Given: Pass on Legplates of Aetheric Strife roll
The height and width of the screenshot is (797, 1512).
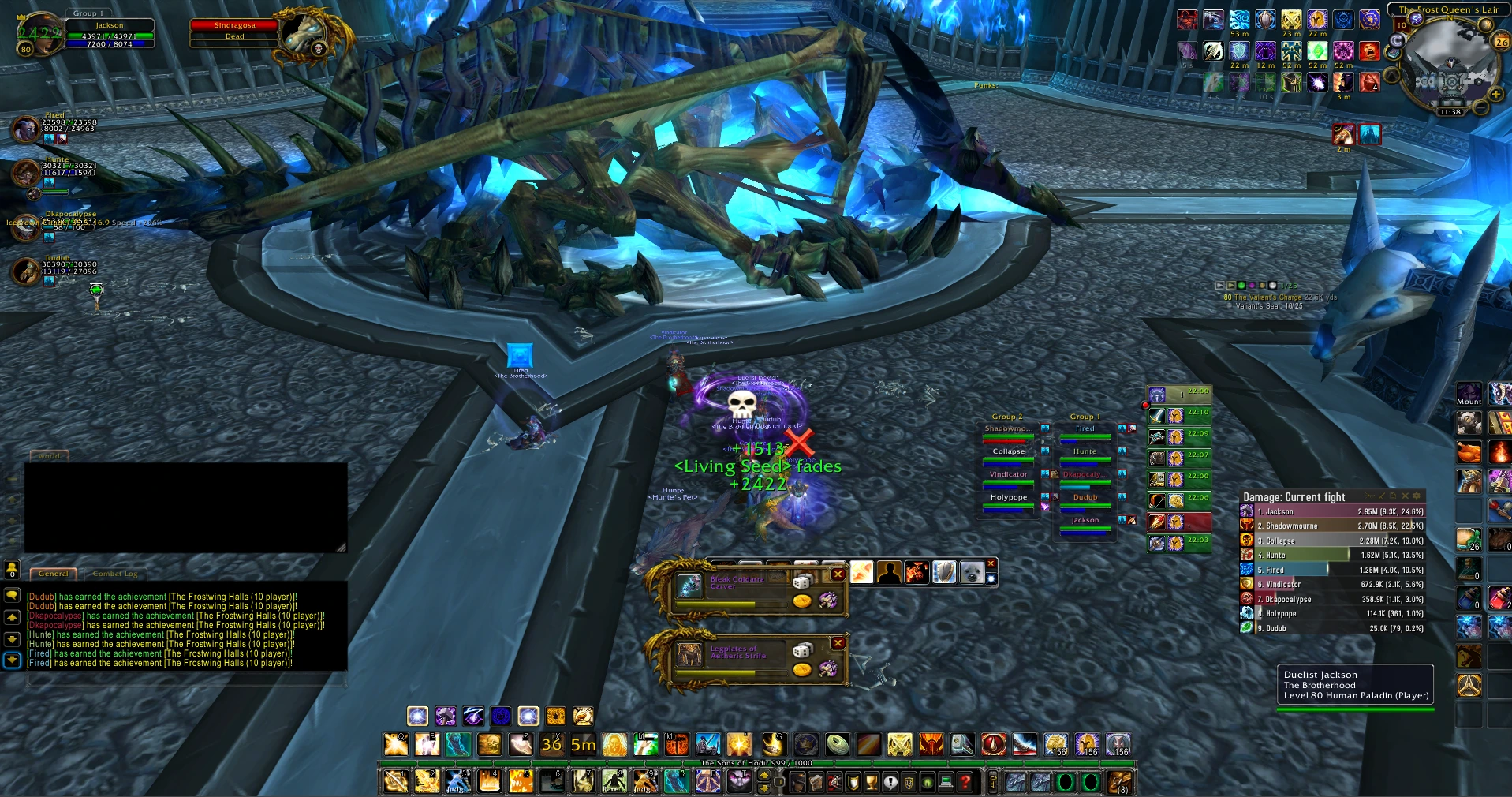Looking at the screenshot, I should pos(838,643).
